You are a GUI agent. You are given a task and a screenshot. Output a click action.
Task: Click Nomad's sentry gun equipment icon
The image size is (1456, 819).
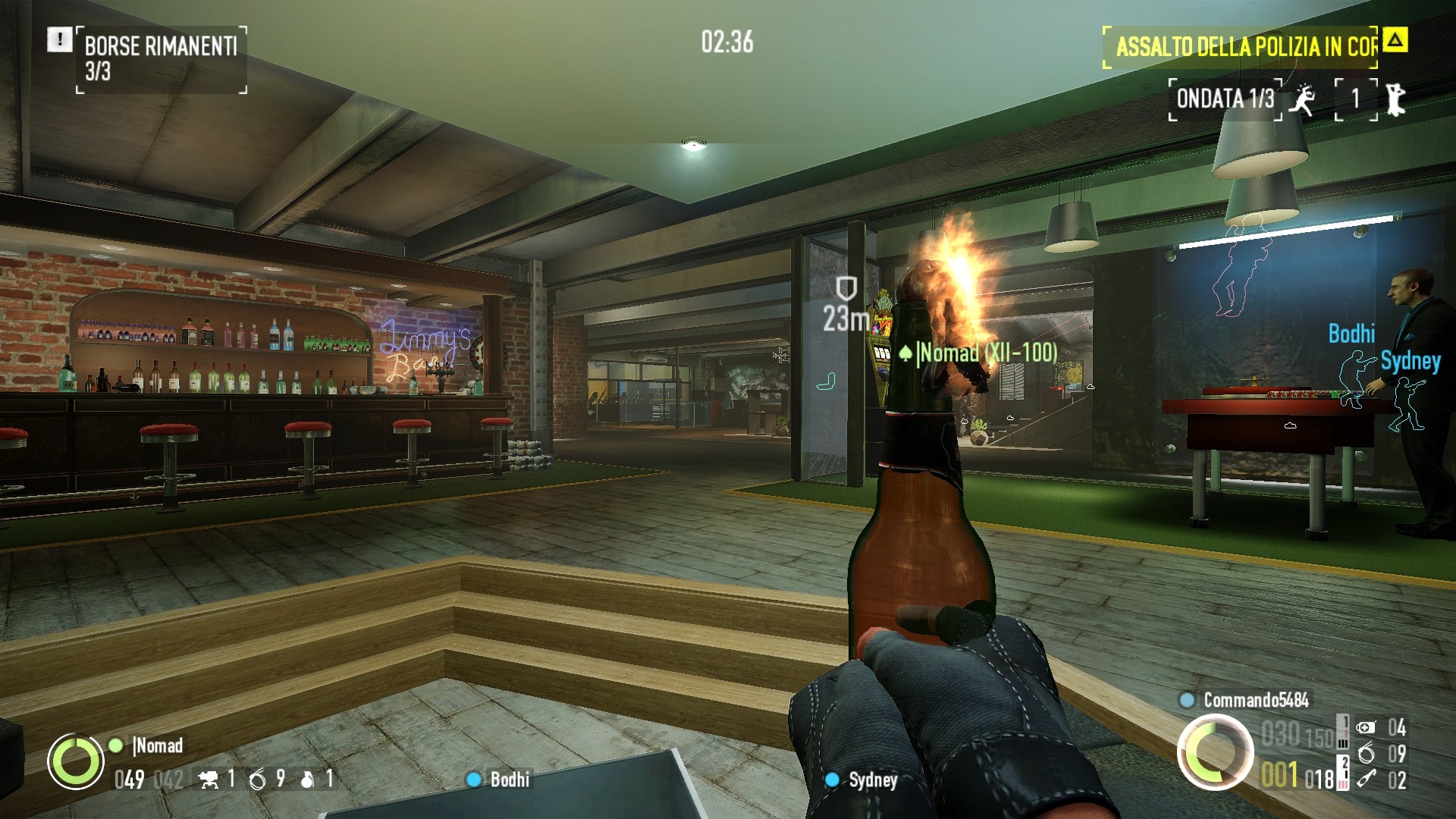pos(208,779)
